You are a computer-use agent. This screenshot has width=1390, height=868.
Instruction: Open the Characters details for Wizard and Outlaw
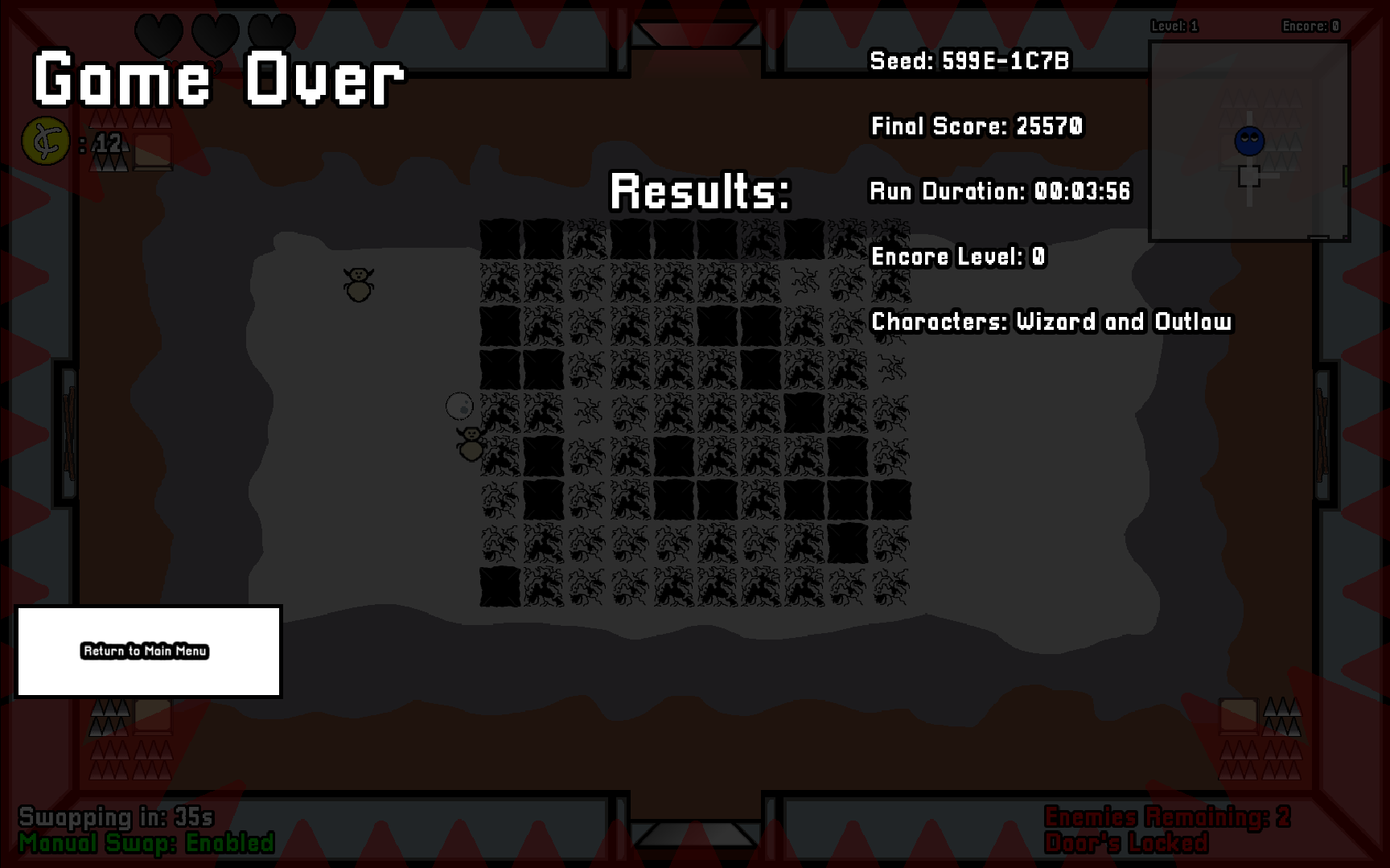[x=1051, y=322]
